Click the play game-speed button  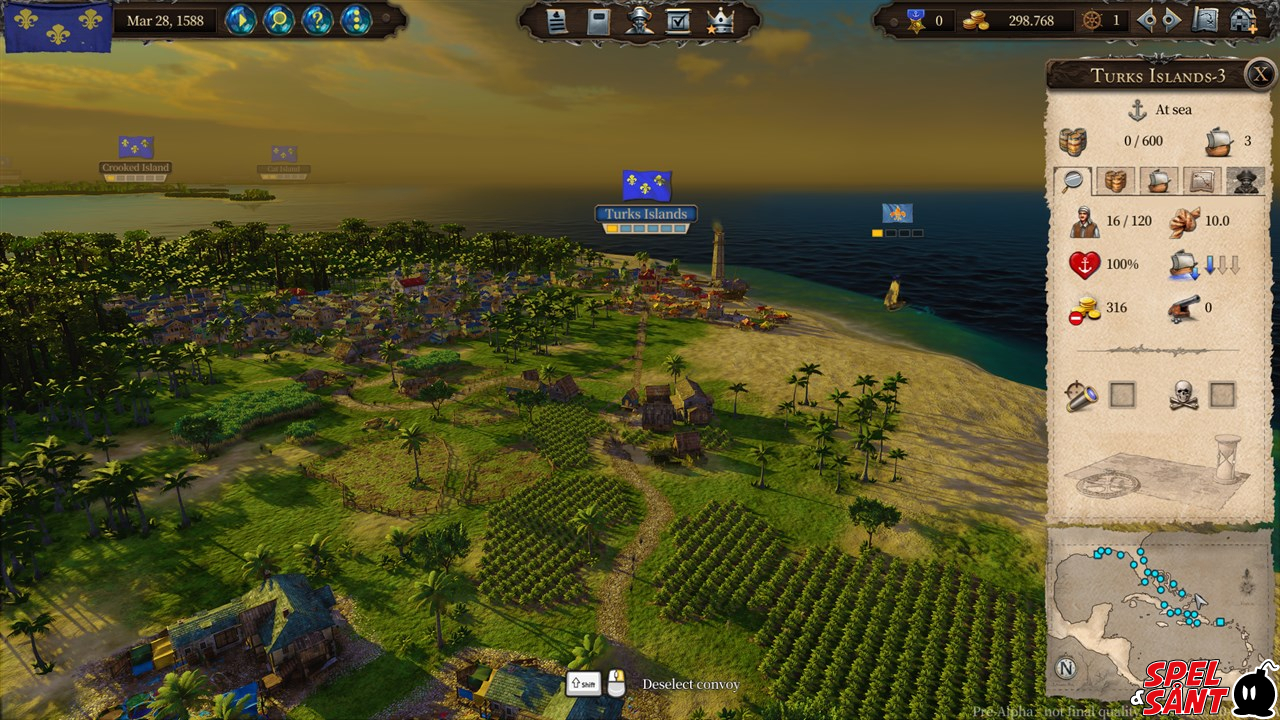[x=240, y=20]
